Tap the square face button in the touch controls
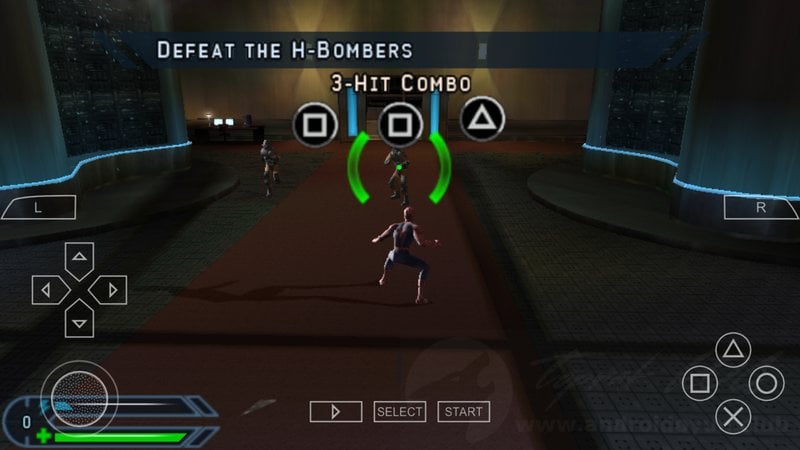Viewport: 800px width, 450px height. 700,383
